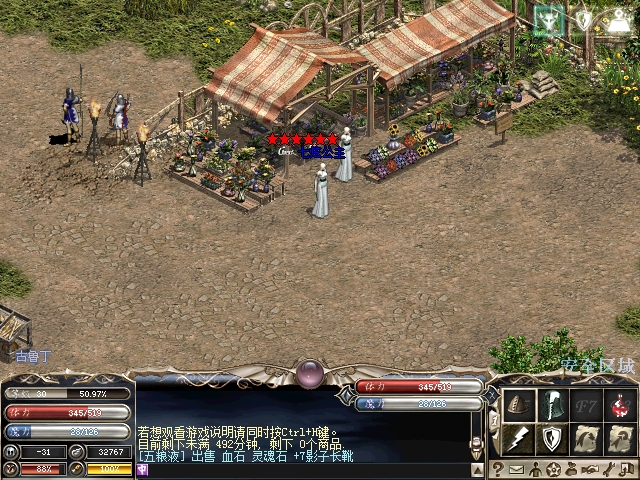The image size is (640, 480).
Task: Select the steel great helm slot
Action: pos(552,404)
